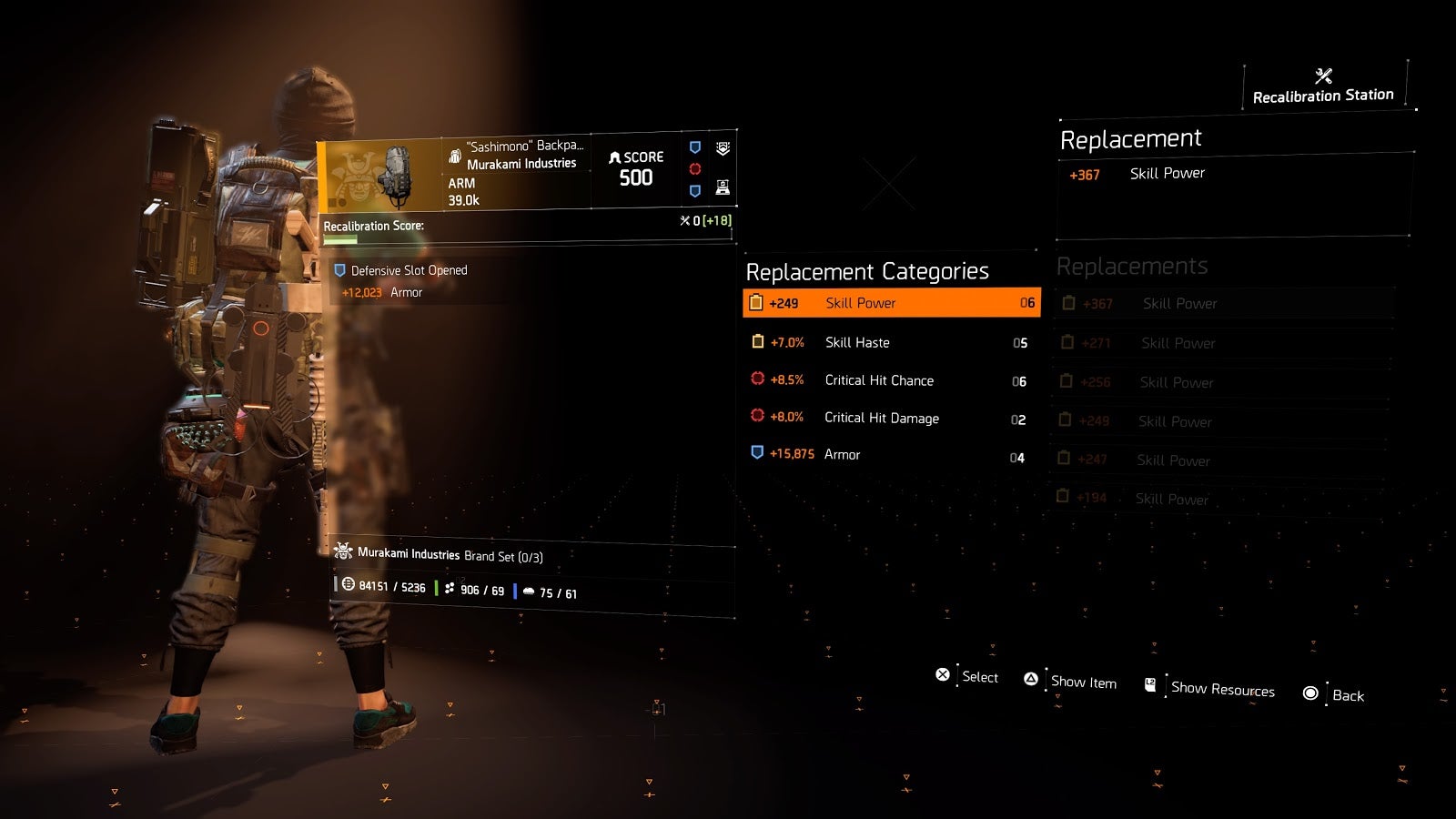This screenshot has width=1456, height=819.
Task: Select the +367 Skill Power replacement
Action: [1224, 304]
